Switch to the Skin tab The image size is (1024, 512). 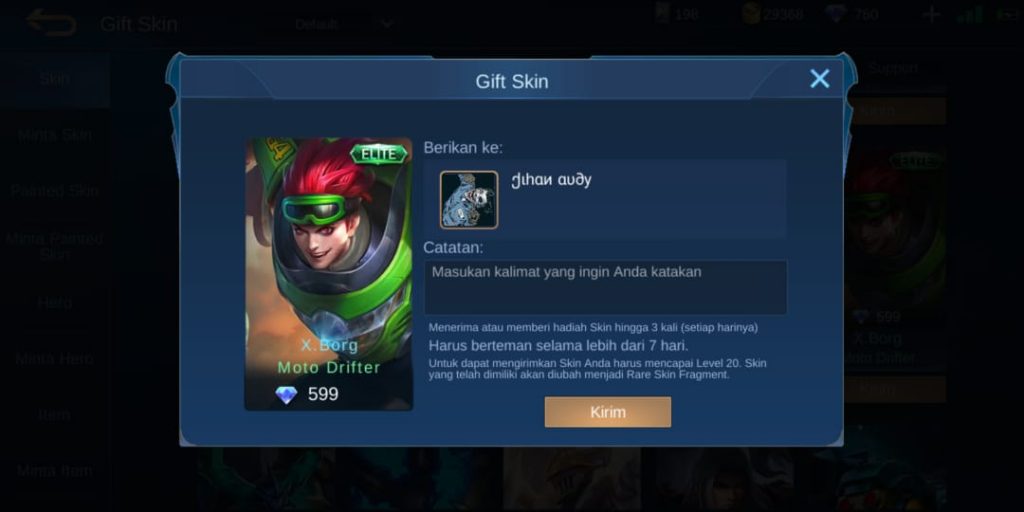pos(55,78)
